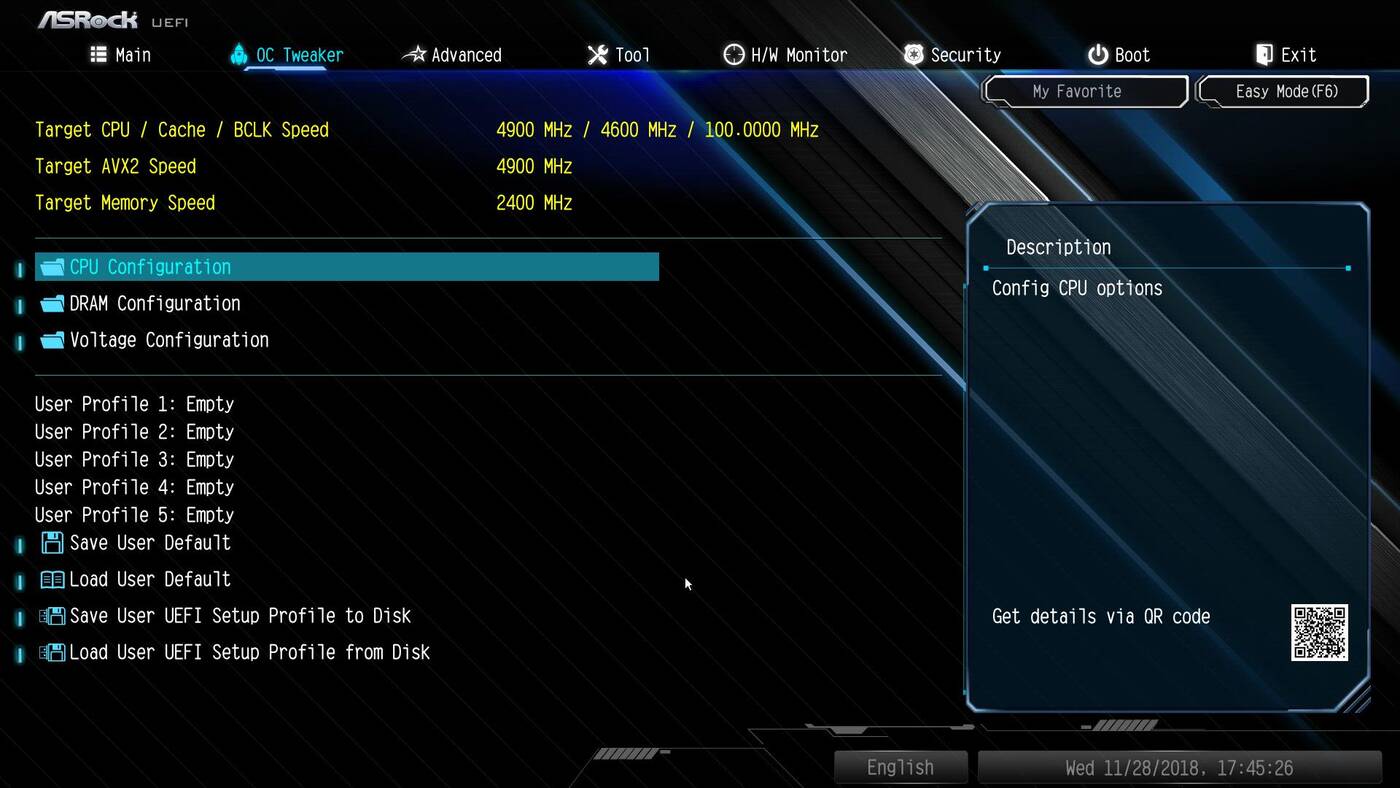This screenshot has height=788, width=1400.
Task: Select the OC Tweaker tab
Action: [x=287, y=55]
